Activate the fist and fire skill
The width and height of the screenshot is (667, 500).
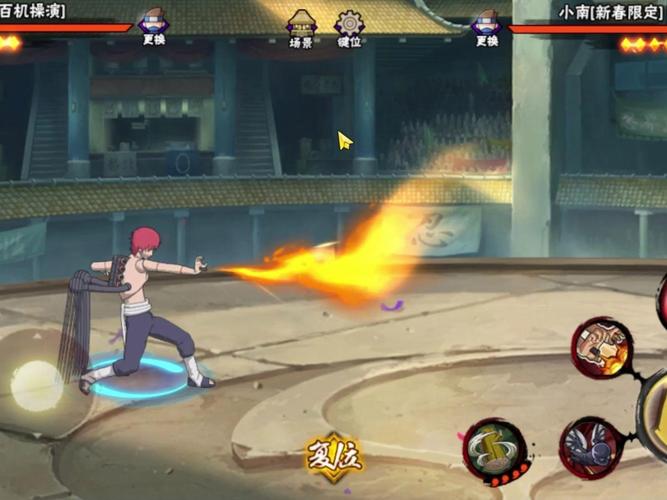[x=602, y=347]
